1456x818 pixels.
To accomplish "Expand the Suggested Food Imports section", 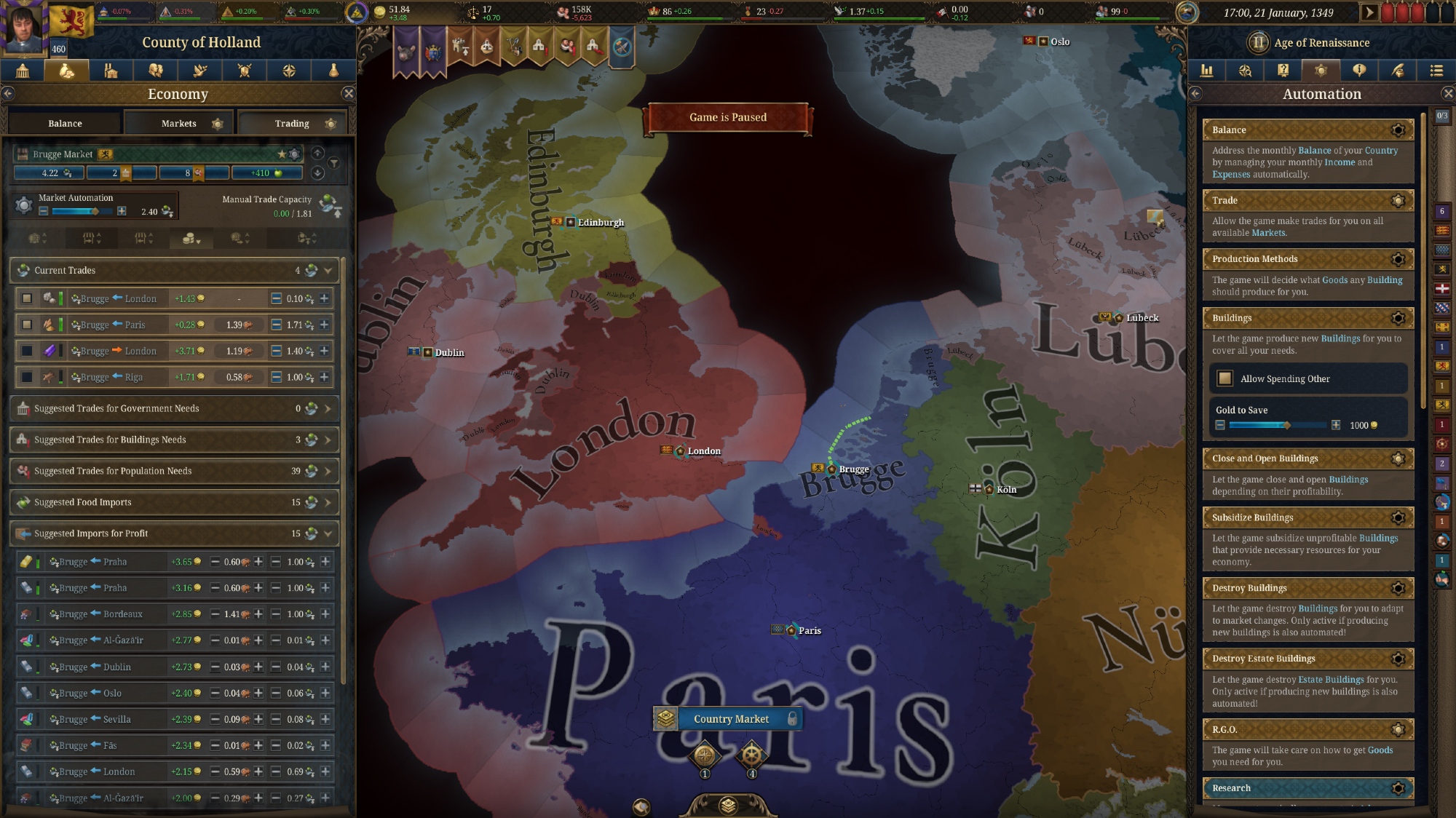I will coord(328,502).
